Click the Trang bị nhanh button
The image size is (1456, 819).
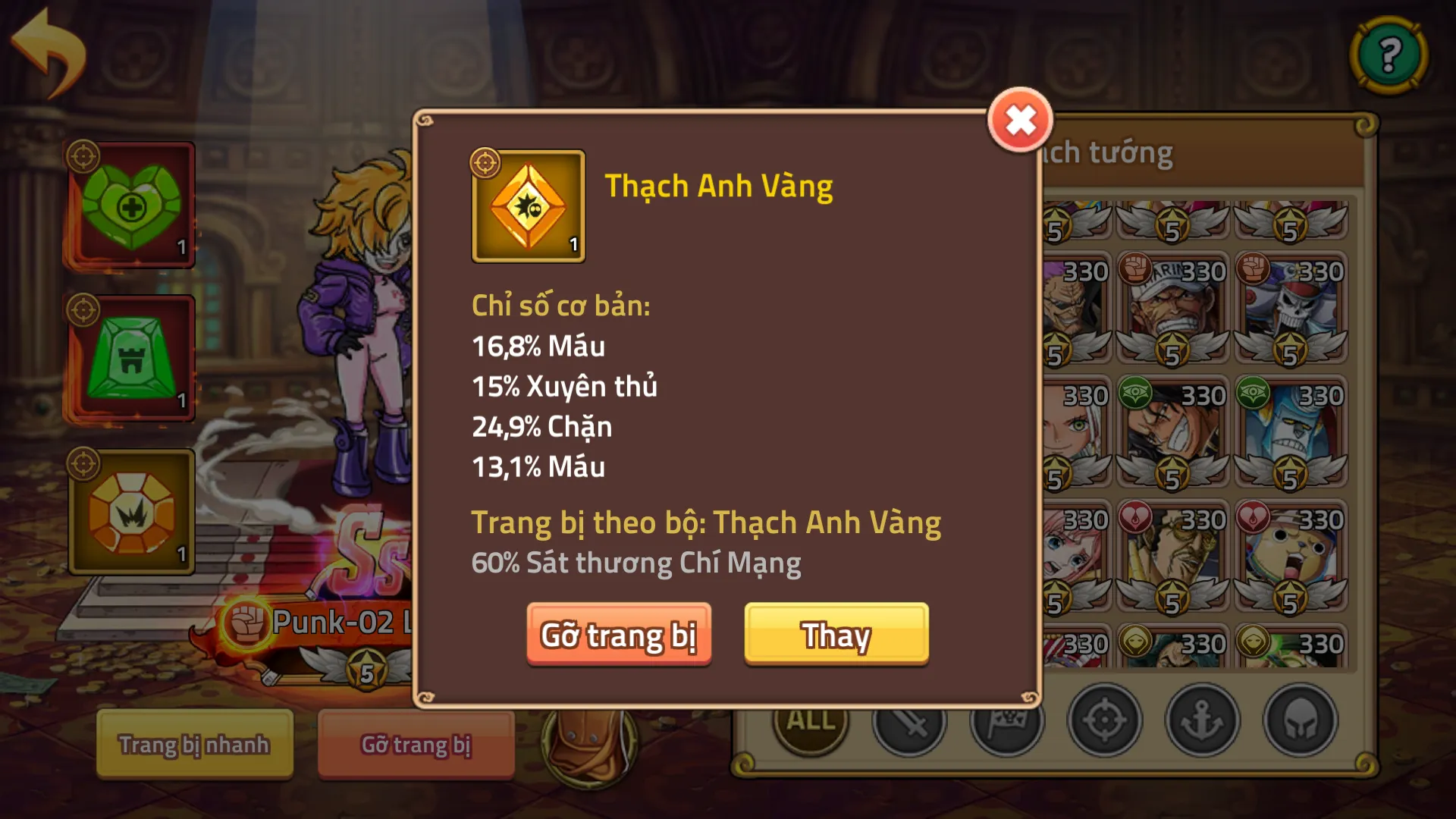[193, 745]
